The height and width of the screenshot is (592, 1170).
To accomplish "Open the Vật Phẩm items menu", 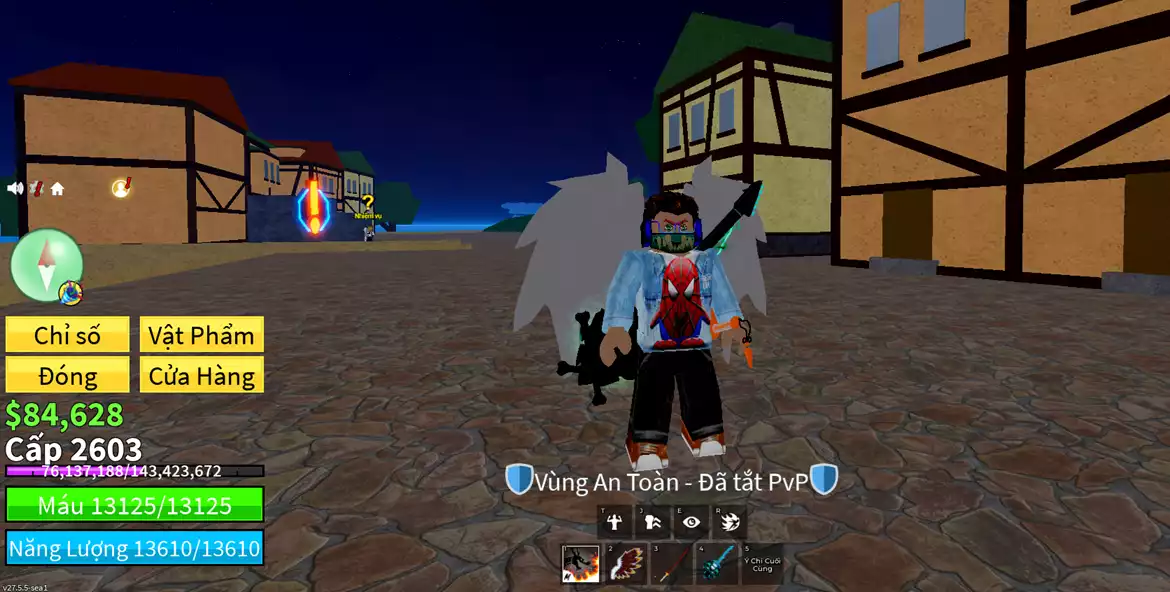I will [201, 335].
